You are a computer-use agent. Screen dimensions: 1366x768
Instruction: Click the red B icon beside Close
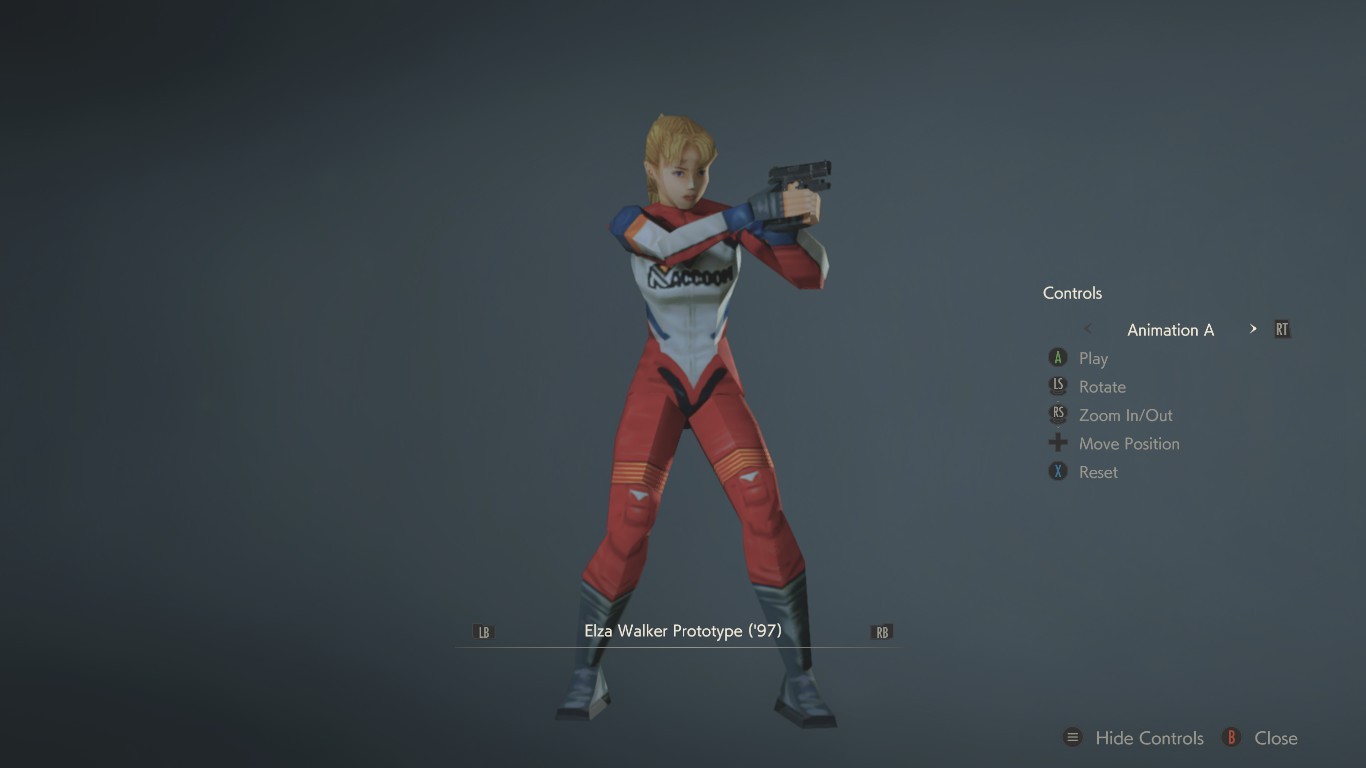(x=1230, y=737)
